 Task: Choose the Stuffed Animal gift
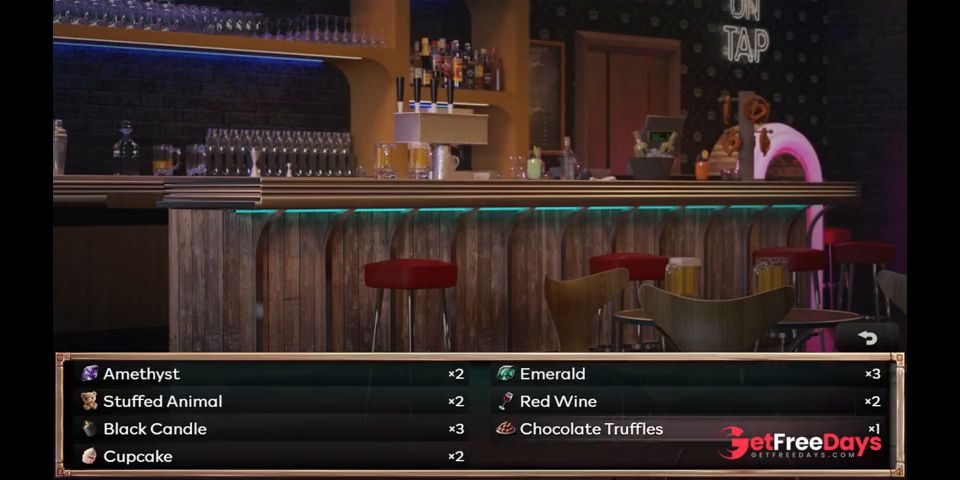click(271, 401)
